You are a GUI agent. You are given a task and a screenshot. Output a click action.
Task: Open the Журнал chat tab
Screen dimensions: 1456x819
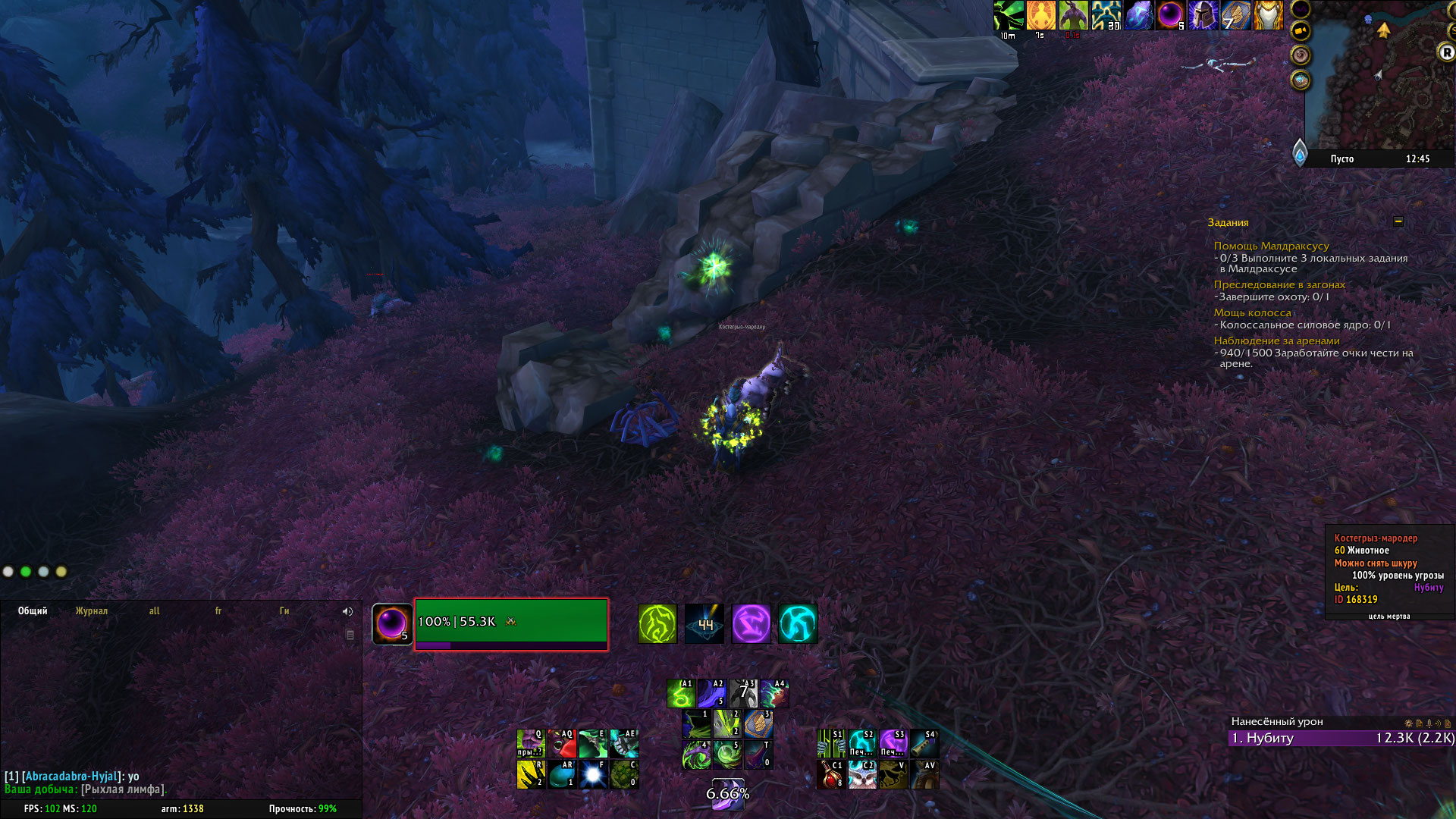91,611
